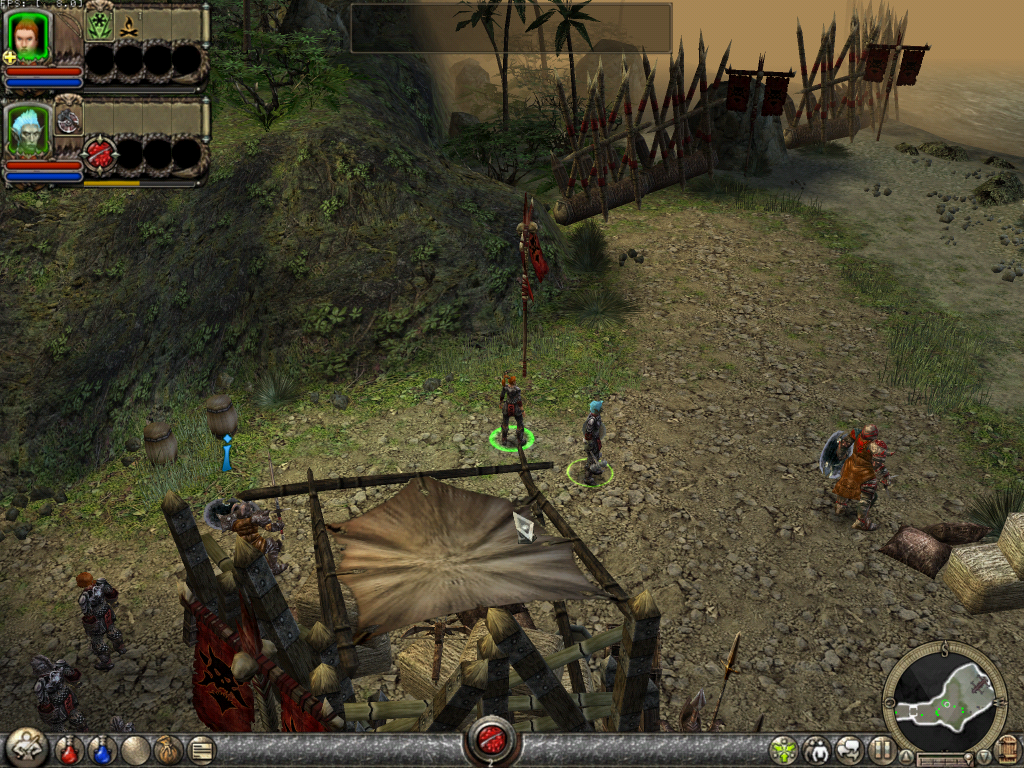1024x768 pixels.
Task: Drink the red health potion
Action: click(x=69, y=749)
